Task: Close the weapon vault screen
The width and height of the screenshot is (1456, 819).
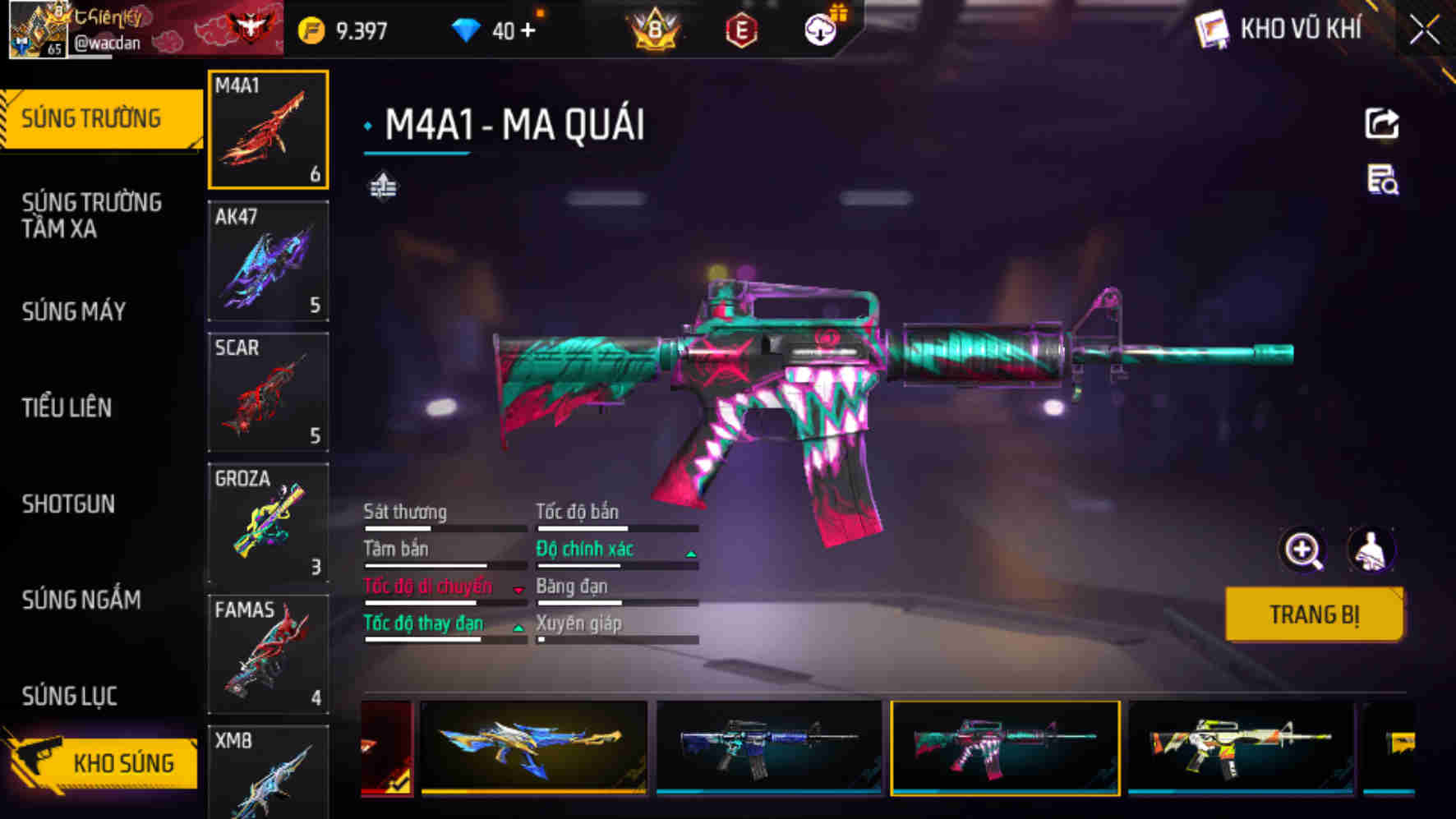Action: point(1425,31)
